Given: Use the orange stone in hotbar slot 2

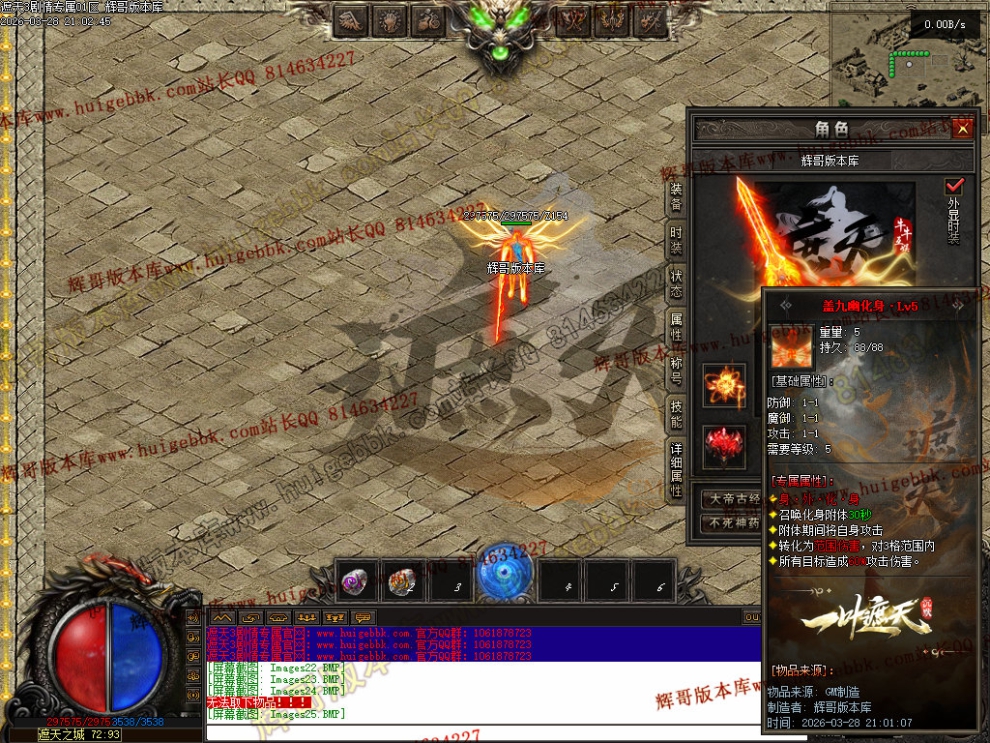Looking at the screenshot, I should (403, 582).
